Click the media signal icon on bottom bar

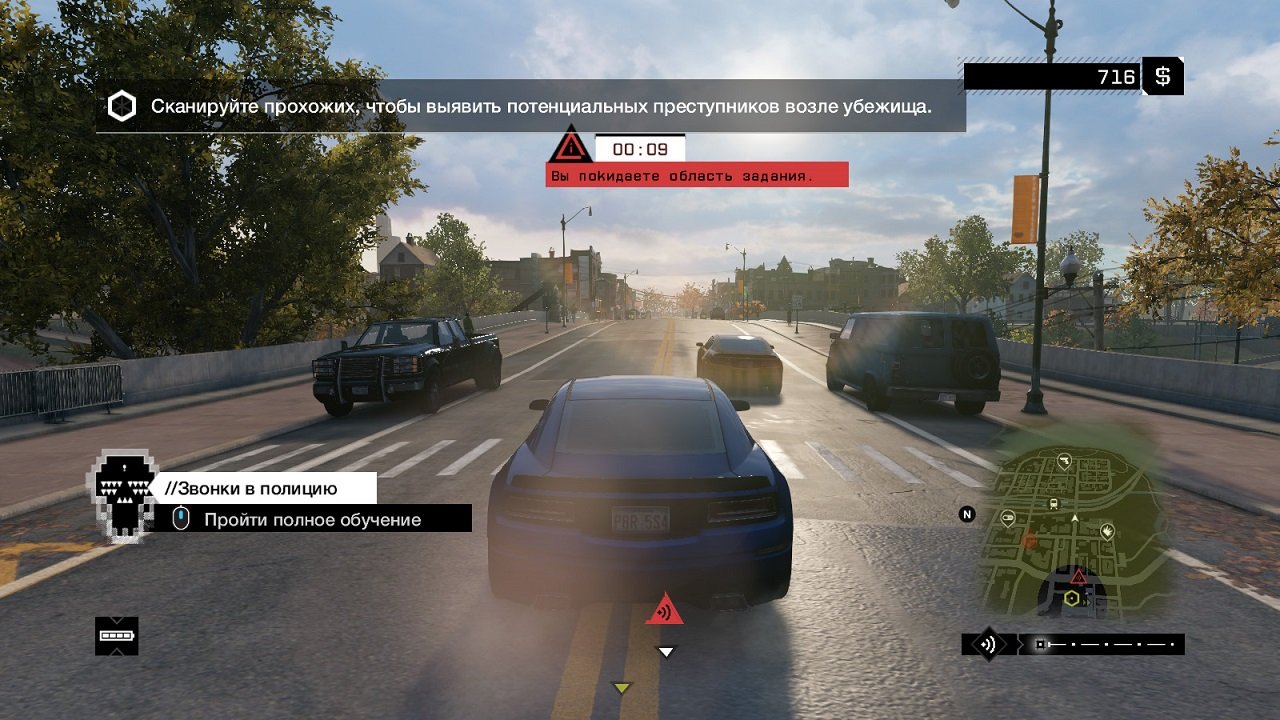pos(987,642)
